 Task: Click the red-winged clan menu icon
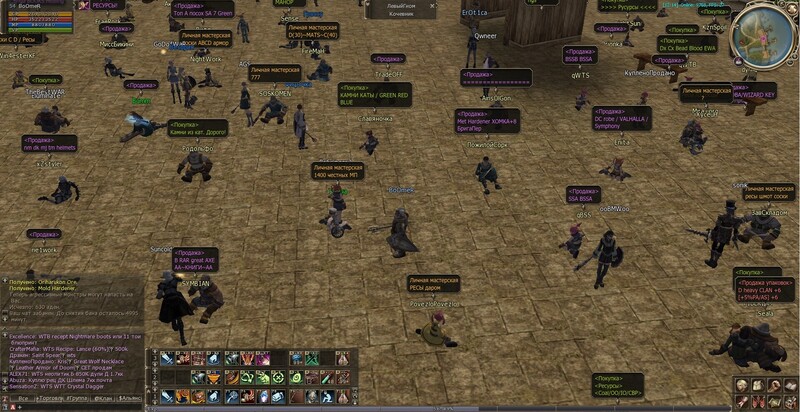pos(757,402)
